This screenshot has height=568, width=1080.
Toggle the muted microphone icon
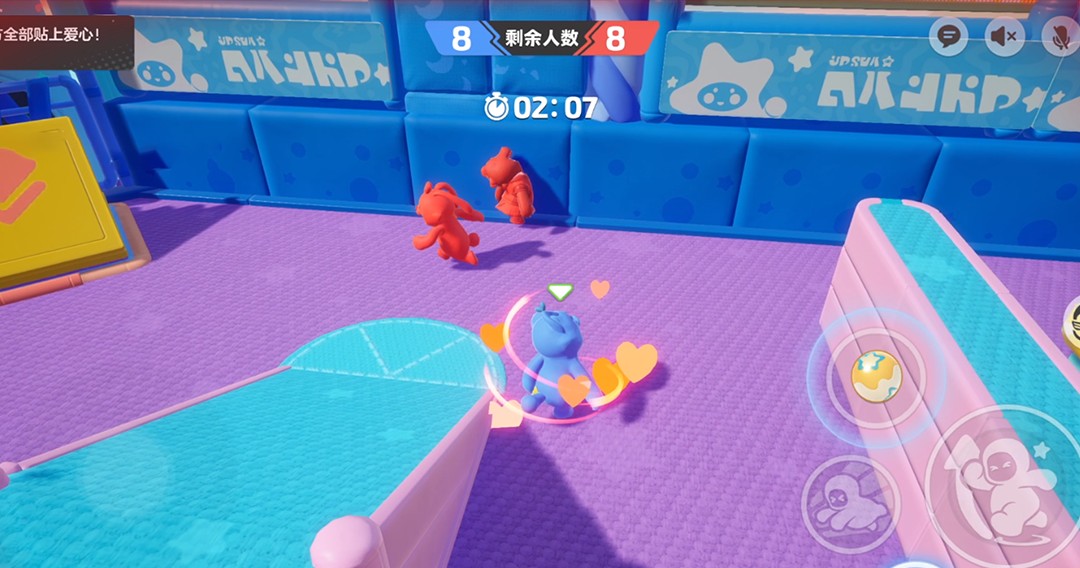(1058, 37)
